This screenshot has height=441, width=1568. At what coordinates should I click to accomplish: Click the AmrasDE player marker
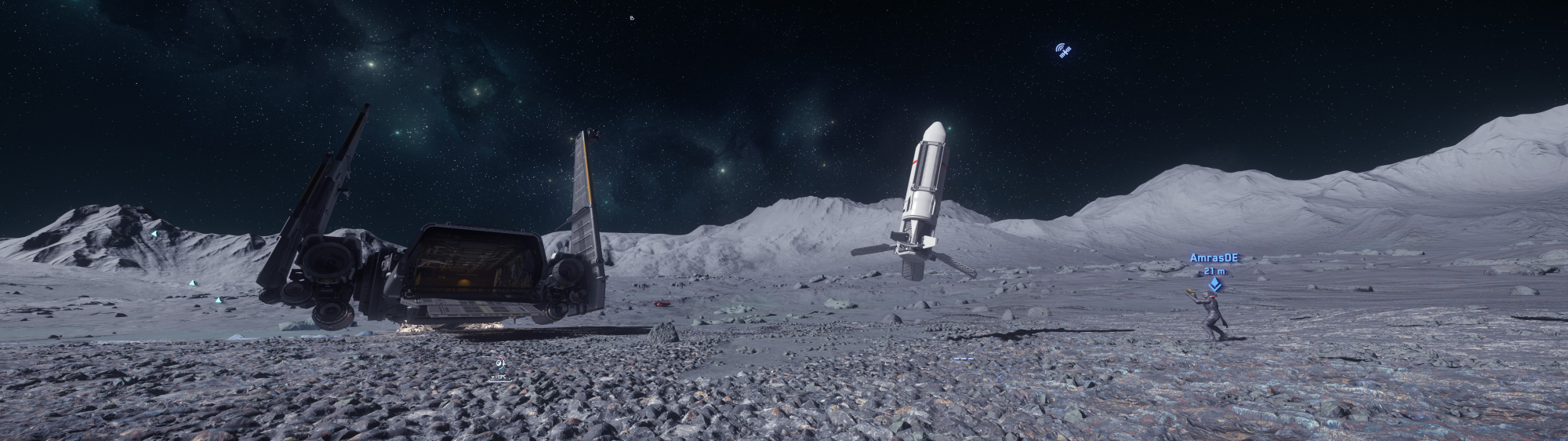(1214, 285)
